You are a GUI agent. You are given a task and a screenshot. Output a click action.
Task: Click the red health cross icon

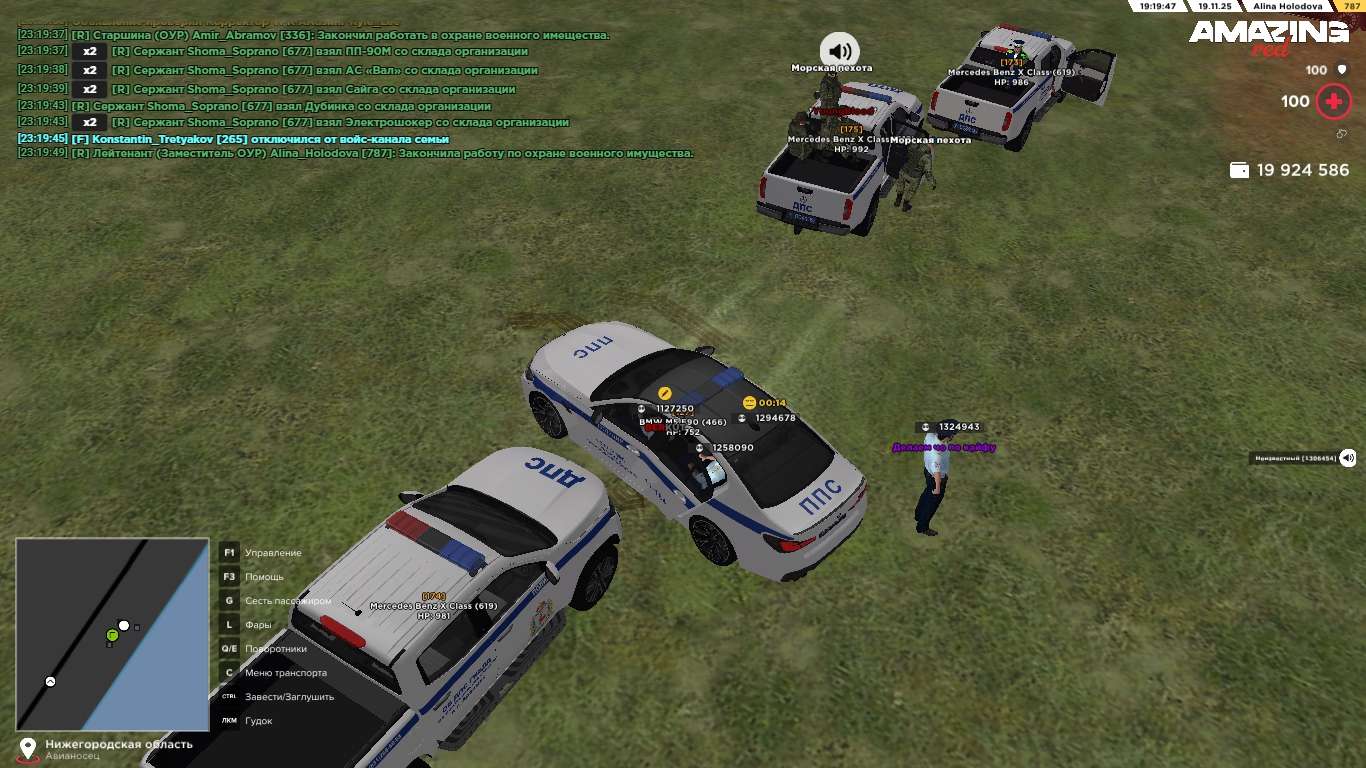tap(1333, 101)
